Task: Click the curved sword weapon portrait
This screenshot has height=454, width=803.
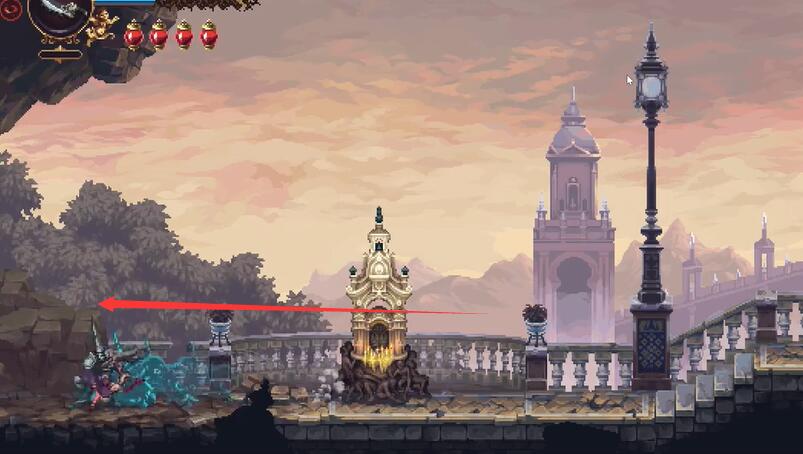Action: pyautogui.click(x=59, y=12)
